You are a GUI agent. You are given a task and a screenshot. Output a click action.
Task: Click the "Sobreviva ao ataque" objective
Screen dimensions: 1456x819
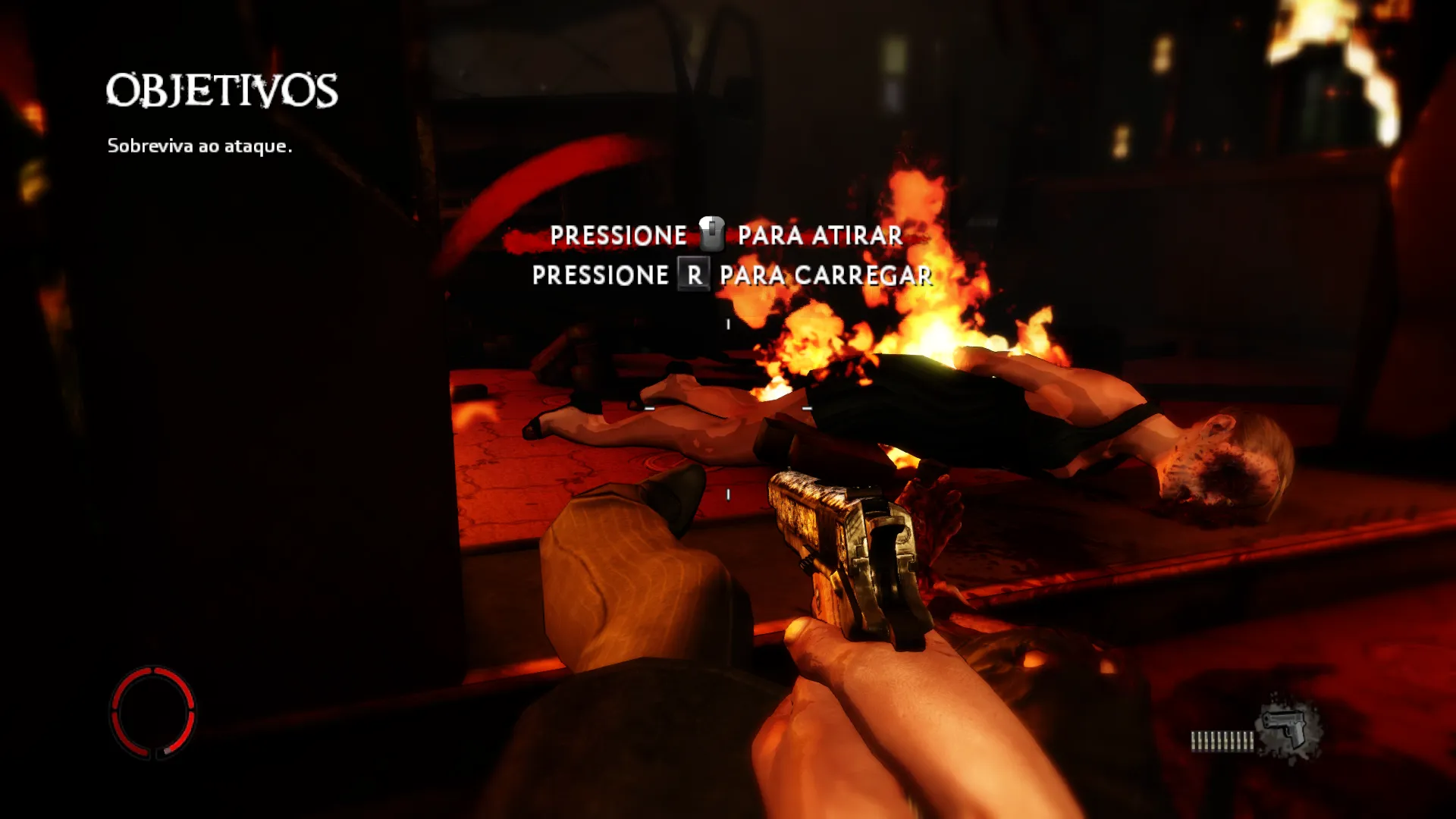click(x=199, y=146)
